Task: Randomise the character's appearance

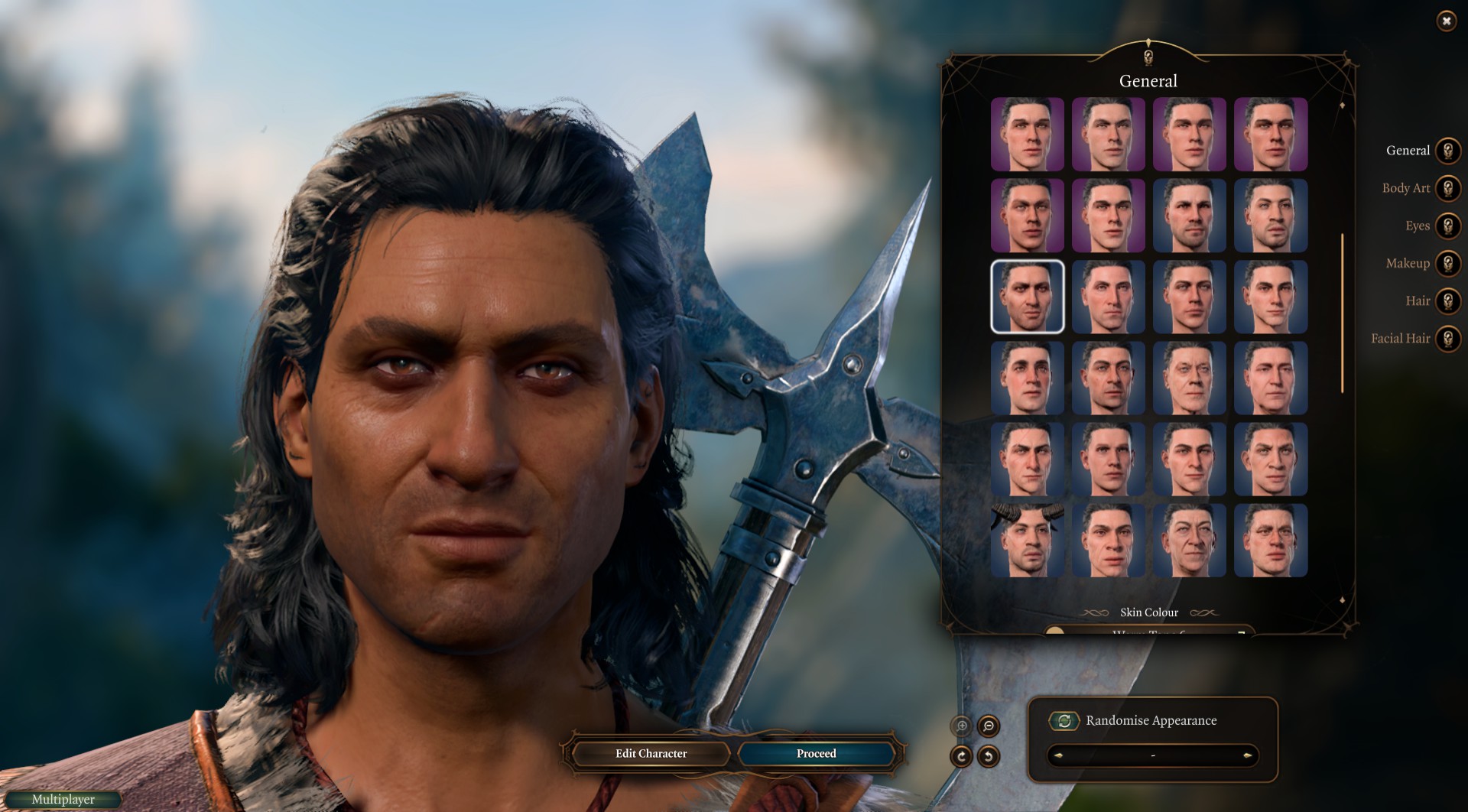Action: (x=1064, y=720)
